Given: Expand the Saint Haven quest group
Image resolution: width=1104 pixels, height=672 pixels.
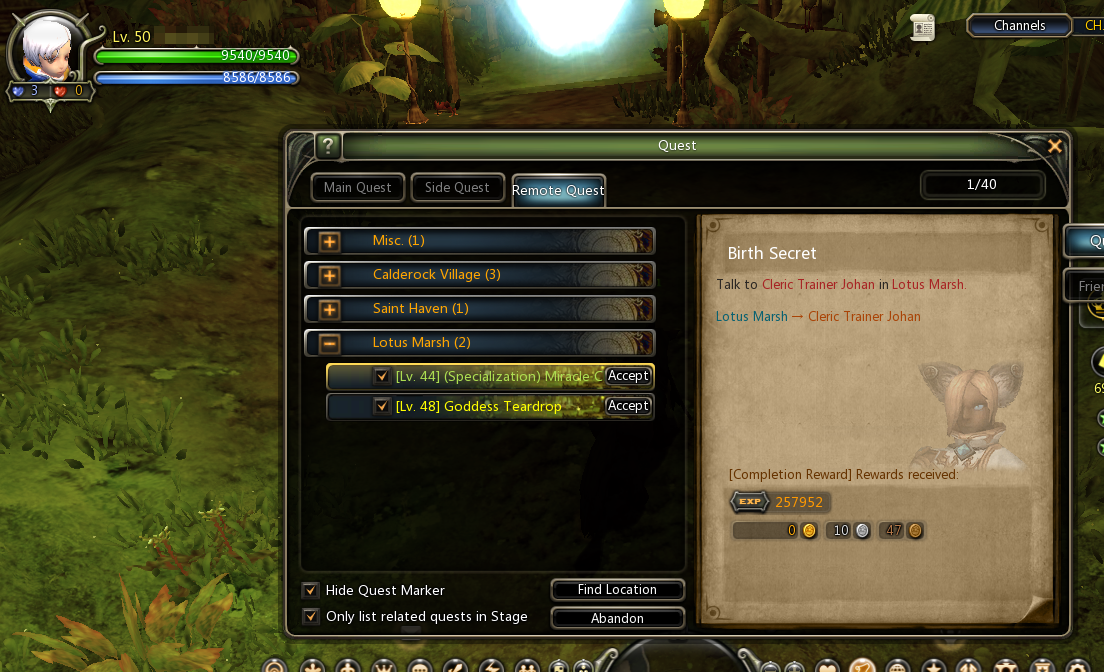Looking at the screenshot, I should [x=329, y=310].
